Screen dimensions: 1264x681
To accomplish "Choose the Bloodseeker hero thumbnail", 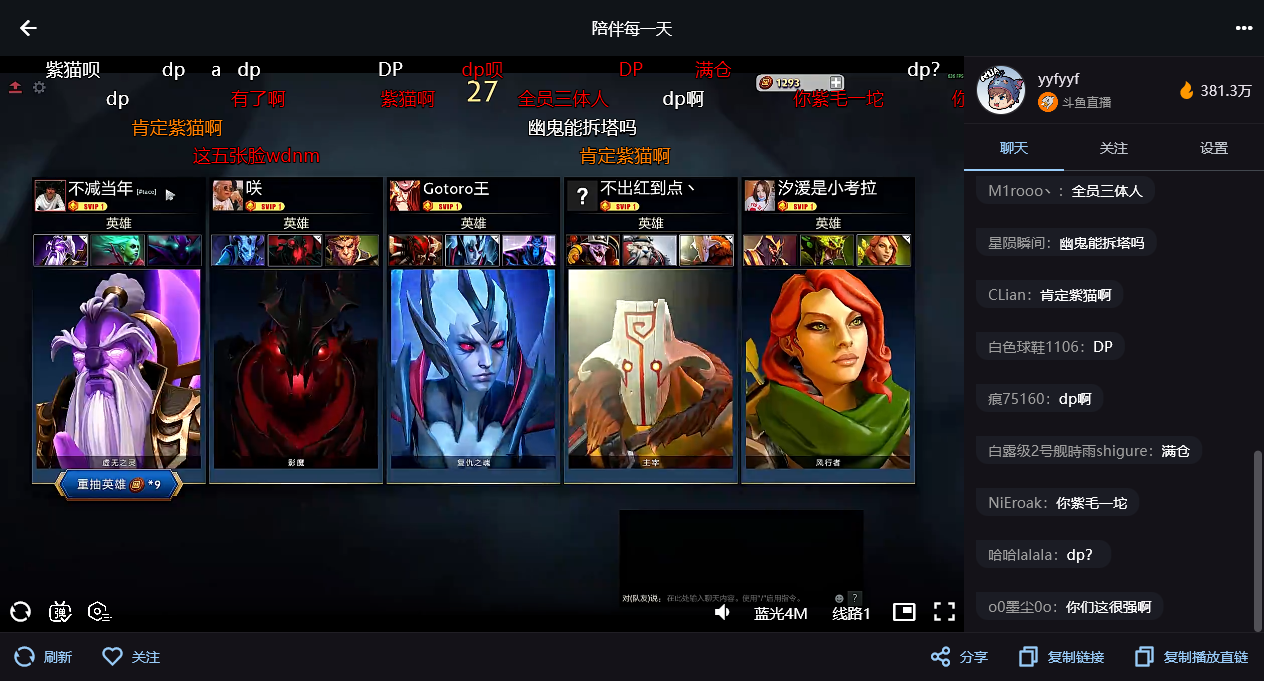I will (x=415, y=250).
